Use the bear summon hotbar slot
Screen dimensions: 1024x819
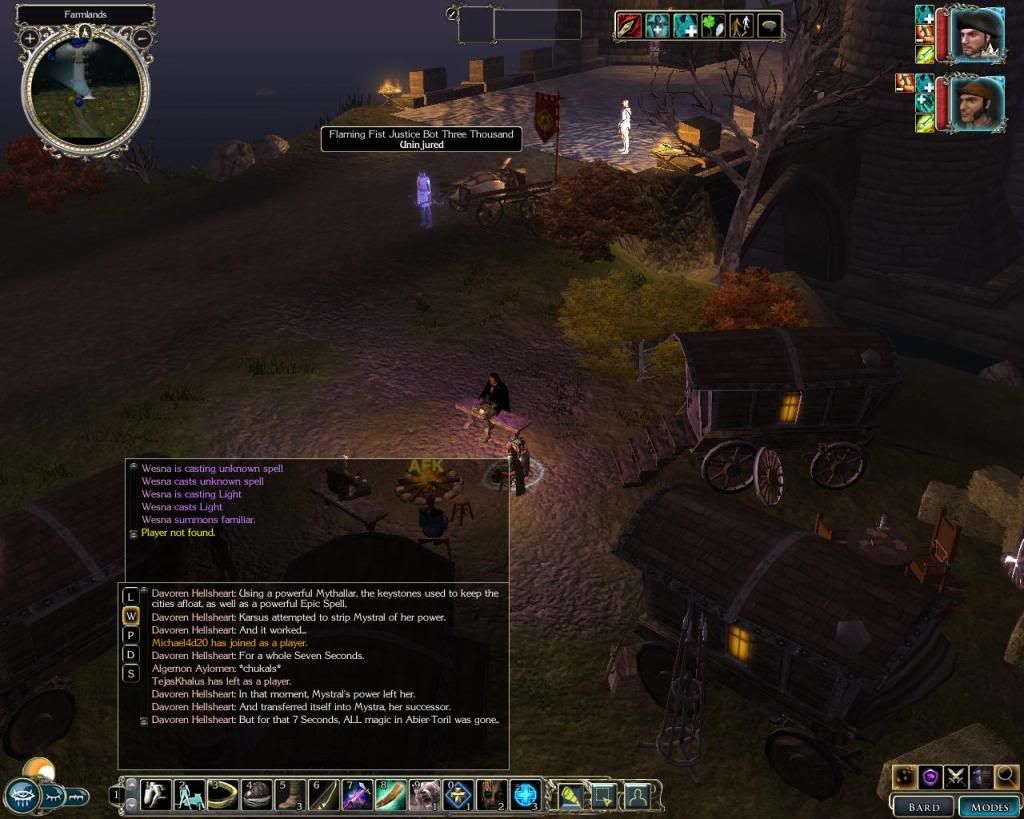tap(424, 795)
